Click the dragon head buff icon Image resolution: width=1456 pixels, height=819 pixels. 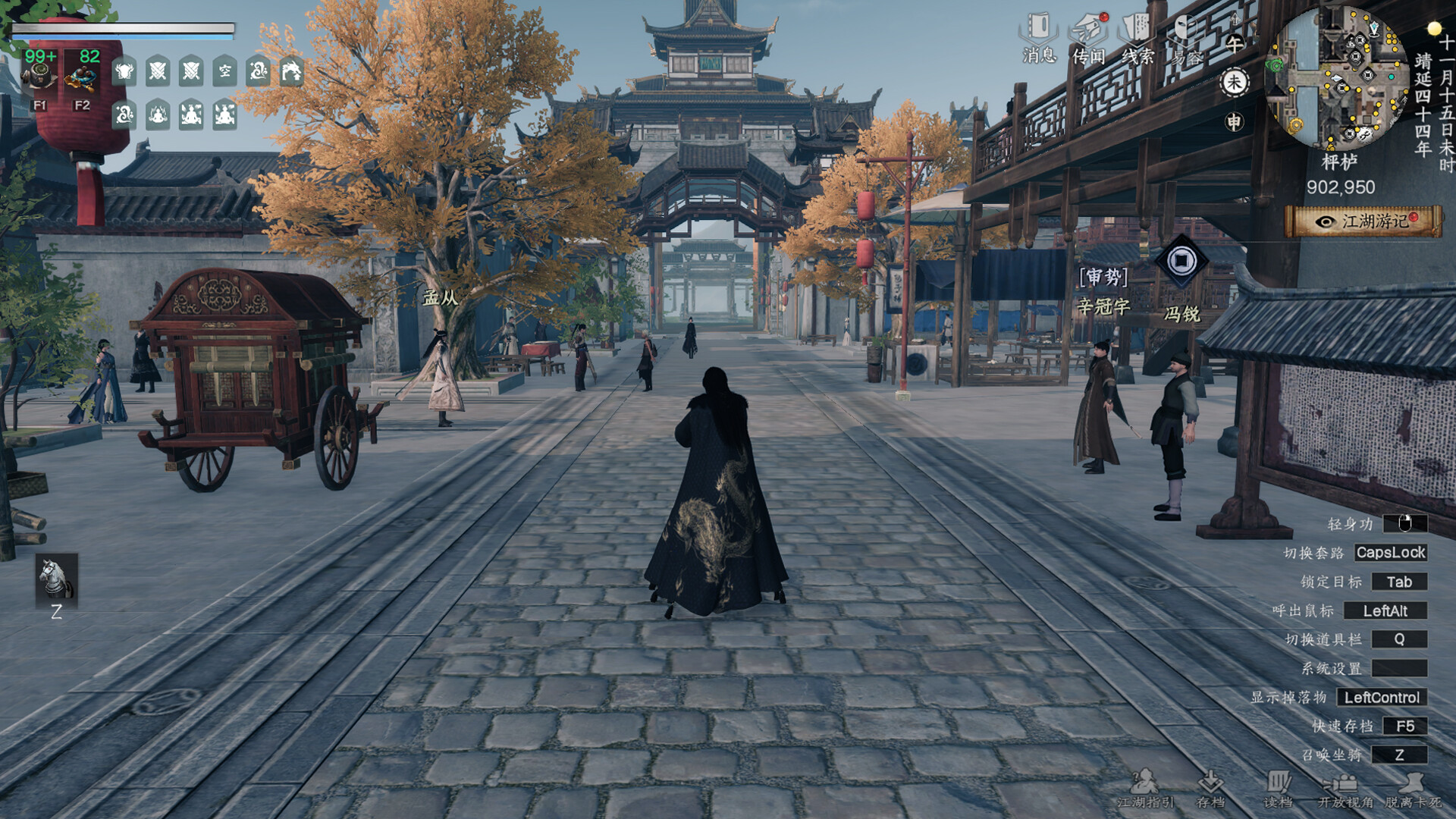click(x=291, y=72)
